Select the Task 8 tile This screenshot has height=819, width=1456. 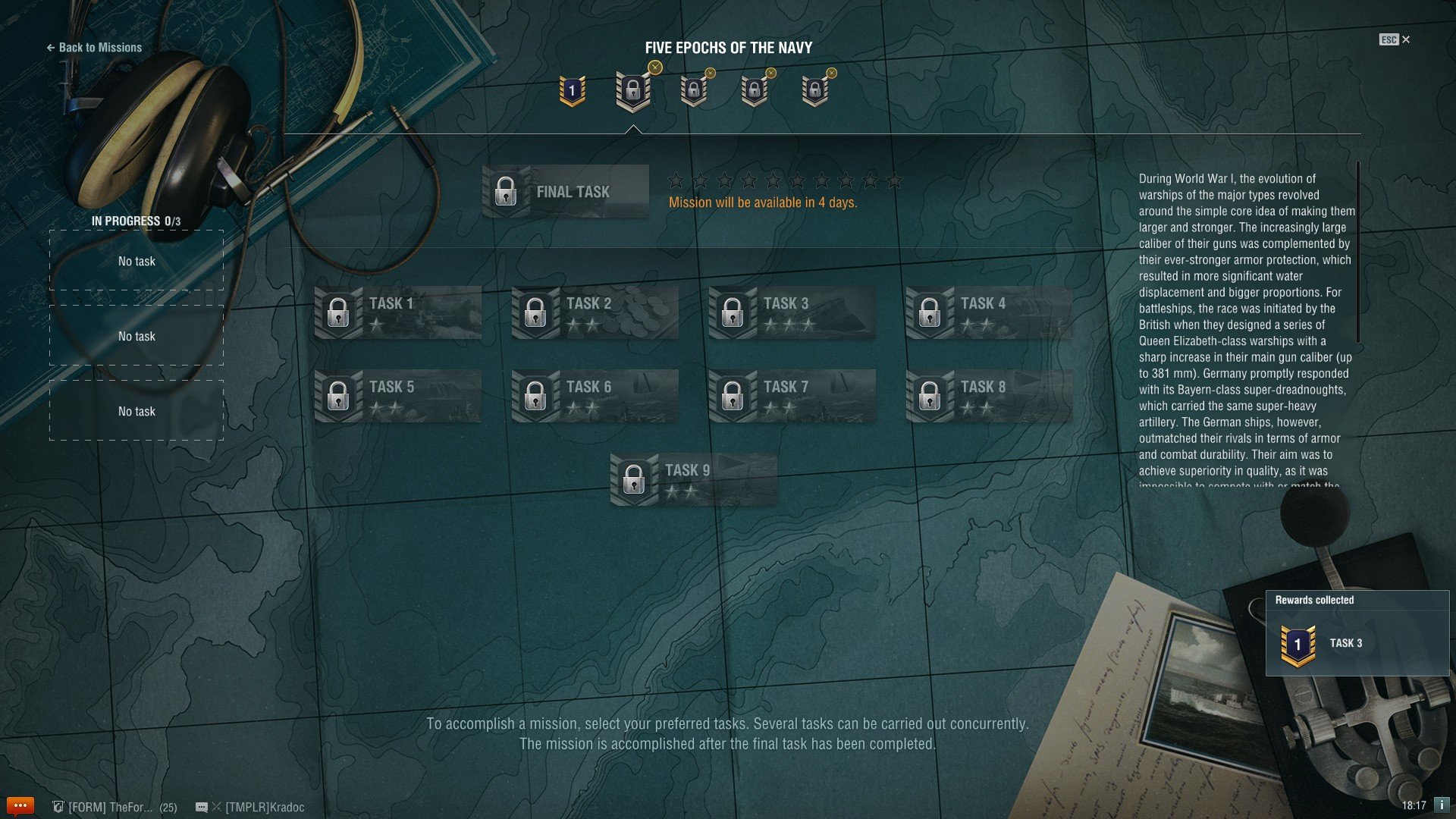989,396
